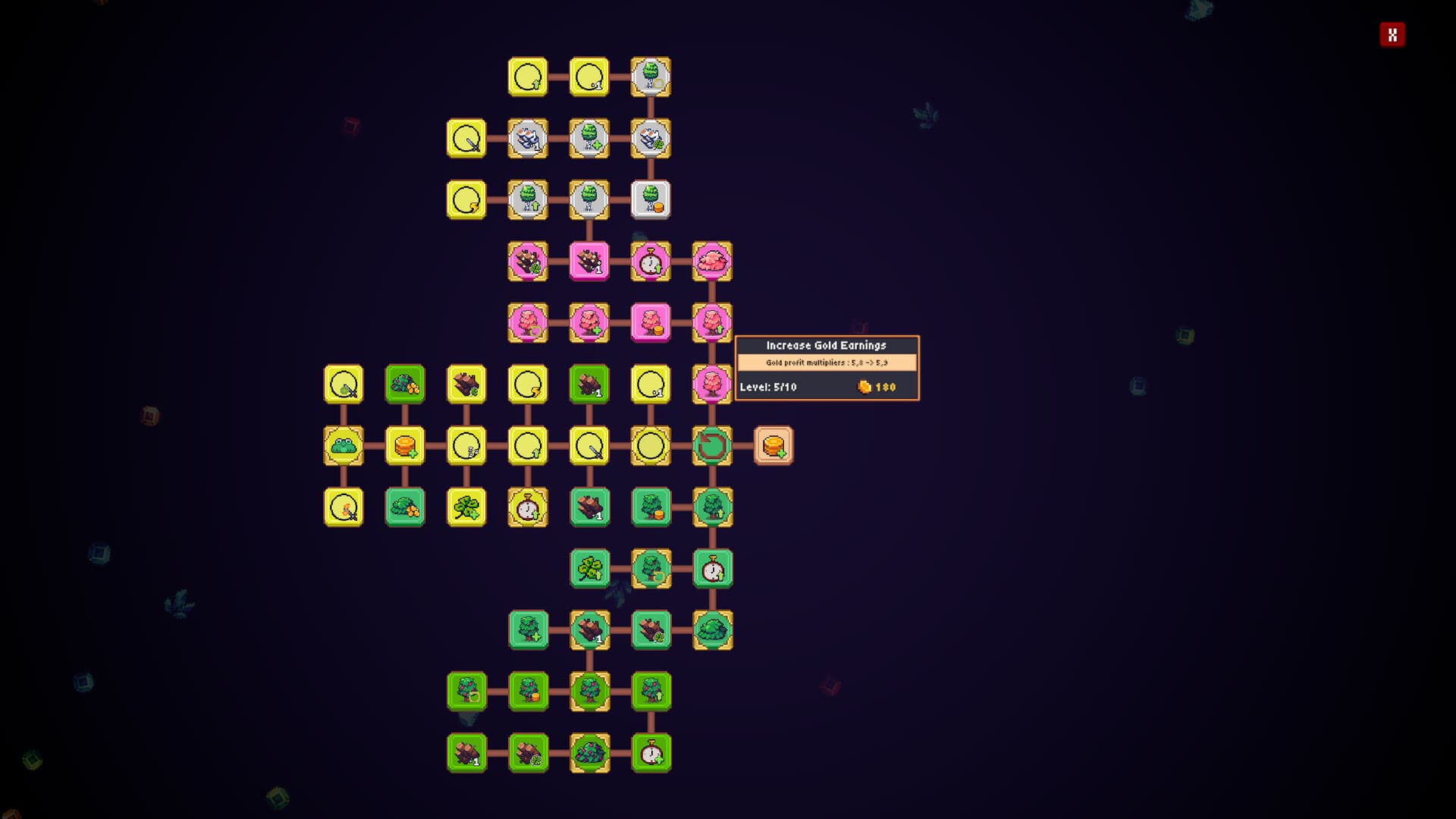Screen dimensions: 1456x819
Task: Select the green circular refresh arrows node
Action: coord(710,447)
